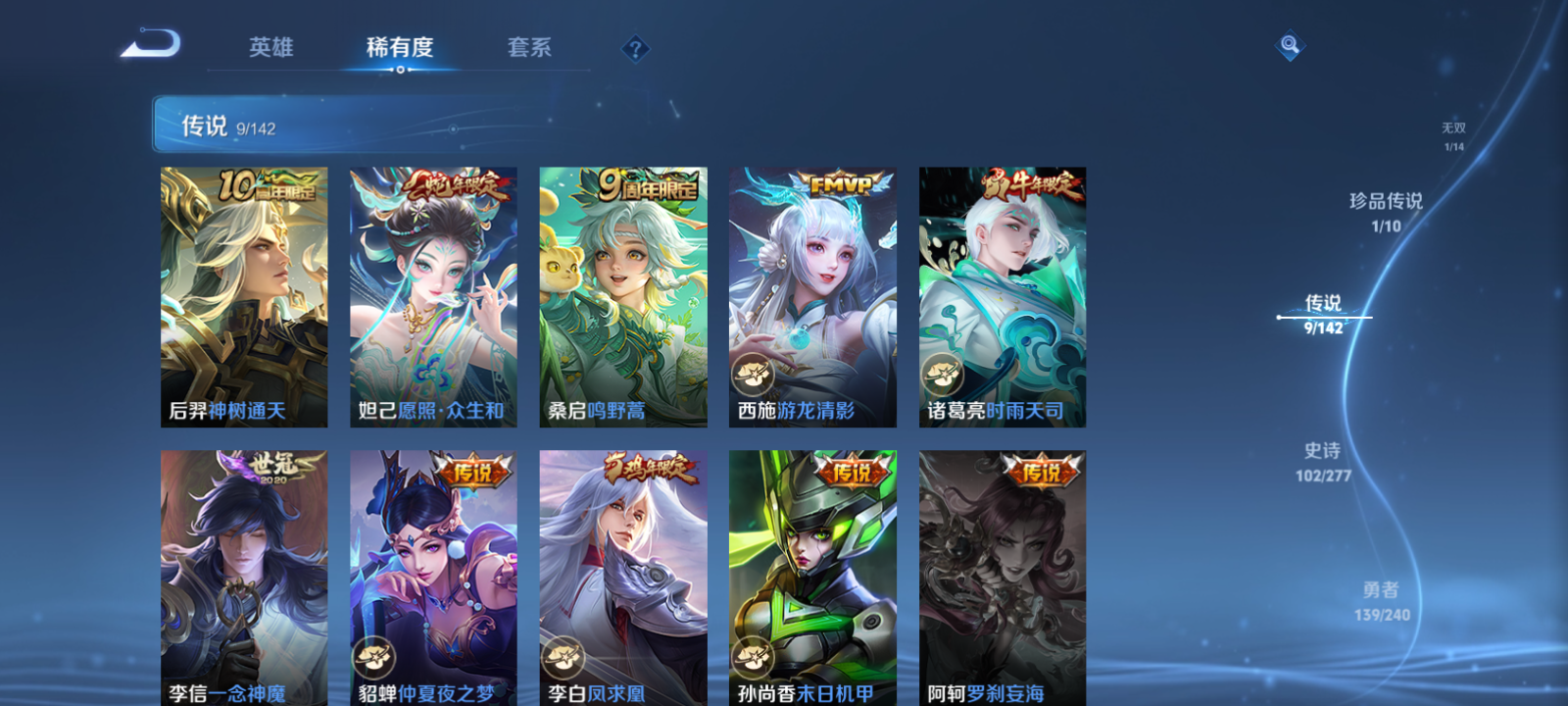Click the 传说 marker dot on the rarity slider
The image size is (1568, 706).
(x=1281, y=317)
